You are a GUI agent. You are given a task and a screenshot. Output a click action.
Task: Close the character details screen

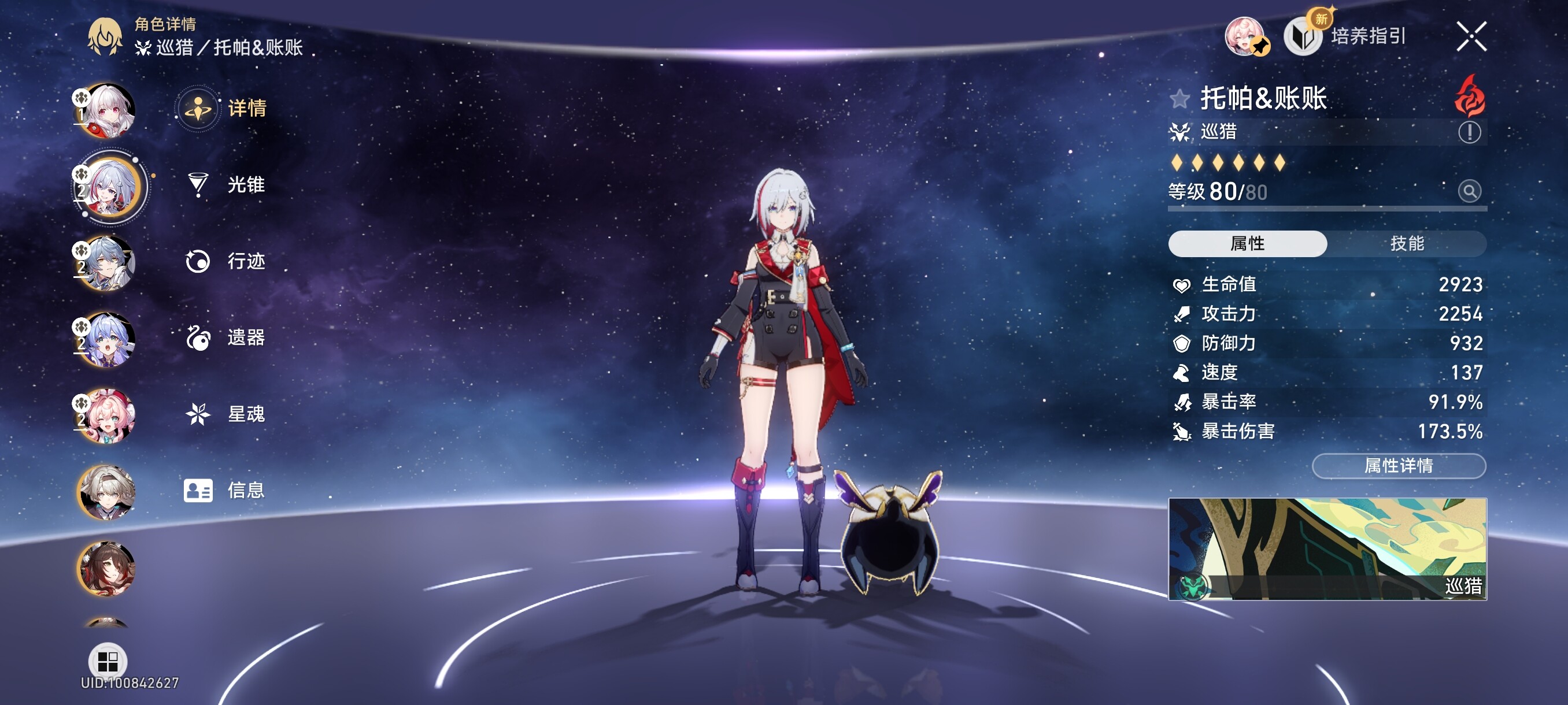(1471, 36)
